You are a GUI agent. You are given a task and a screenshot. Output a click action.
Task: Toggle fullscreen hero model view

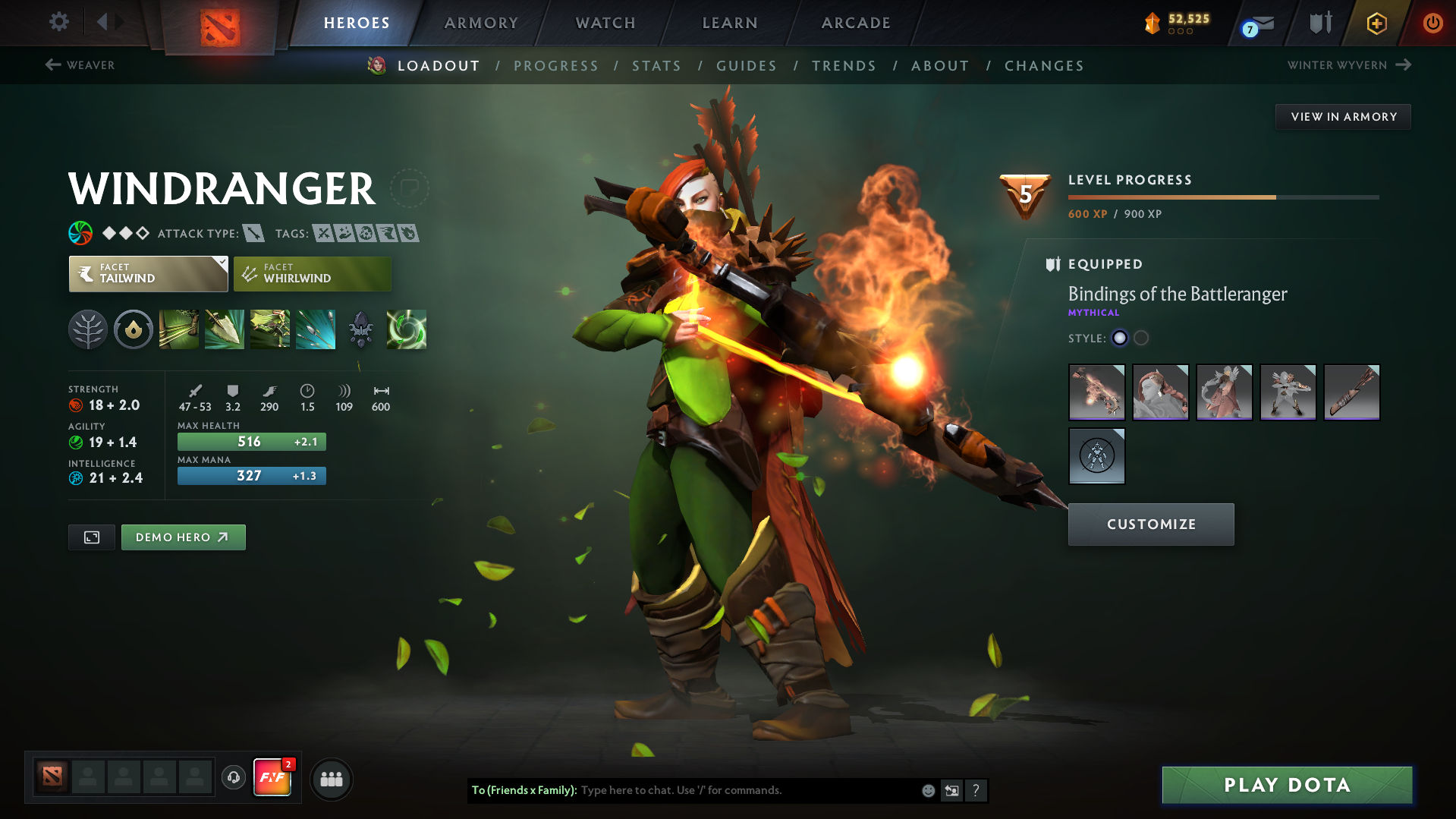click(92, 537)
